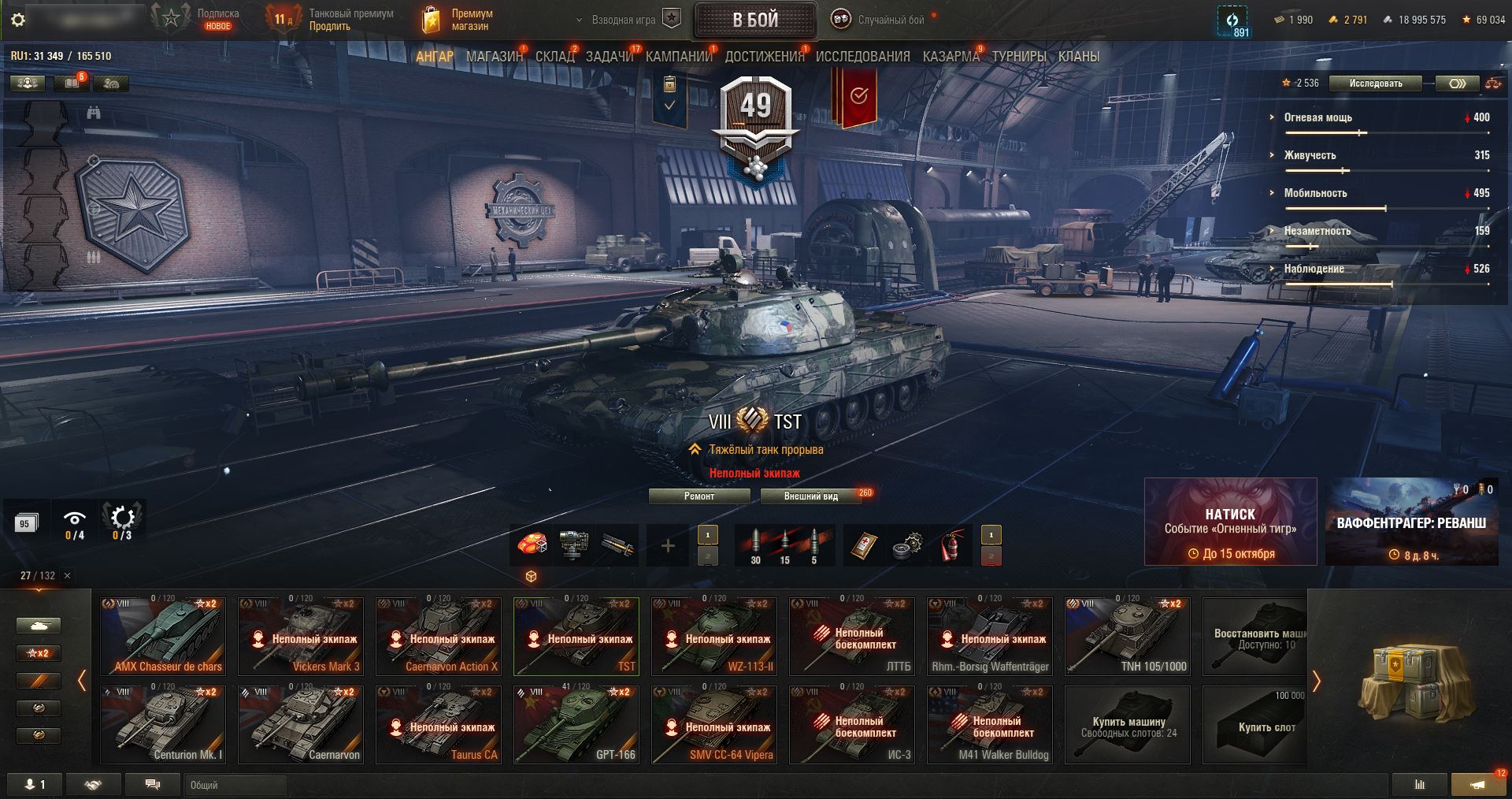Open the СКЛАД tab
This screenshot has height=799, width=1512.
(x=554, y=57)
